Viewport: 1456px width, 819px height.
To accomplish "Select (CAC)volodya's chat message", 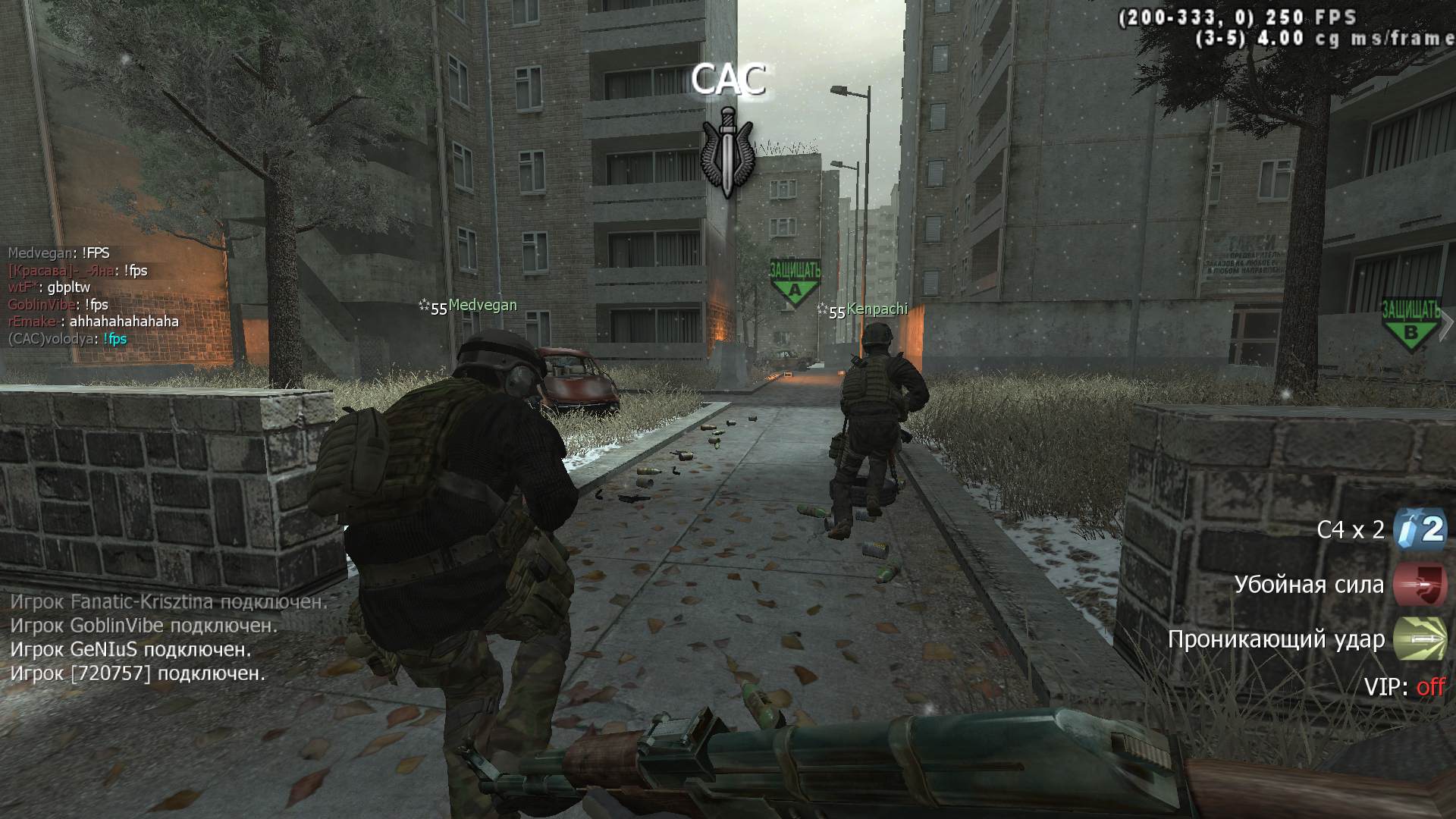I will 67,339.
